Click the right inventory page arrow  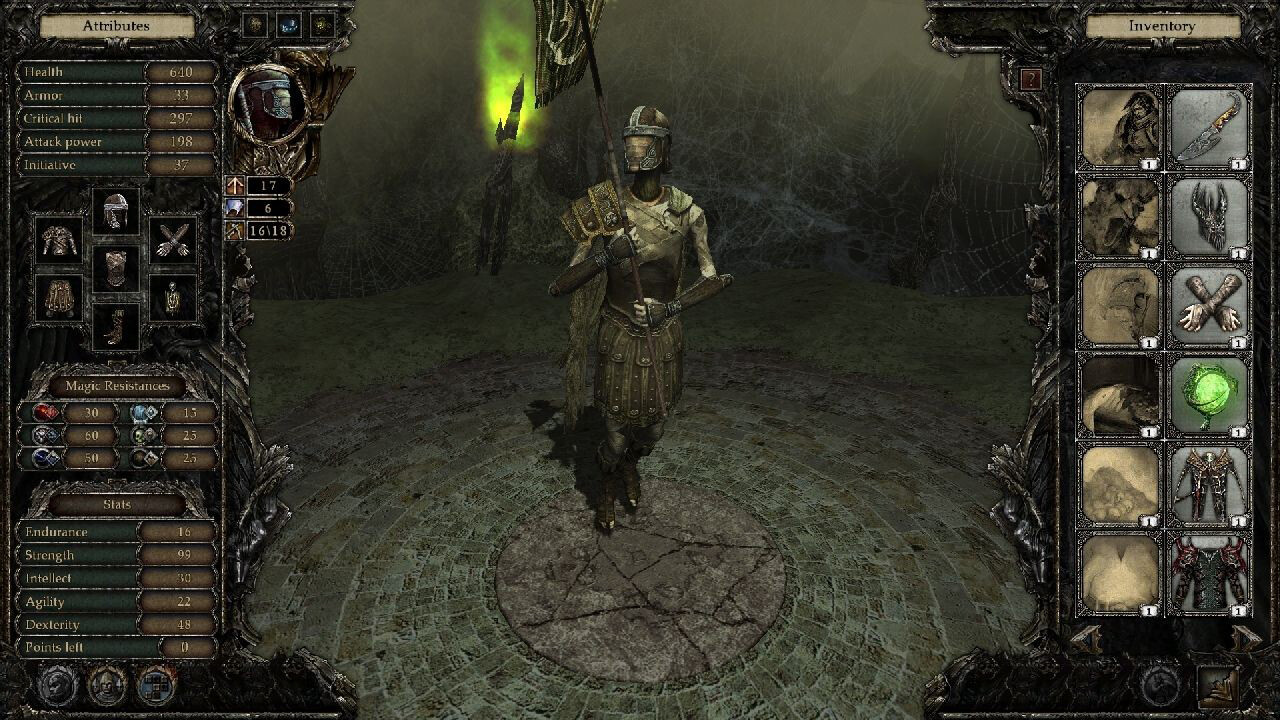pos(1244,638)
